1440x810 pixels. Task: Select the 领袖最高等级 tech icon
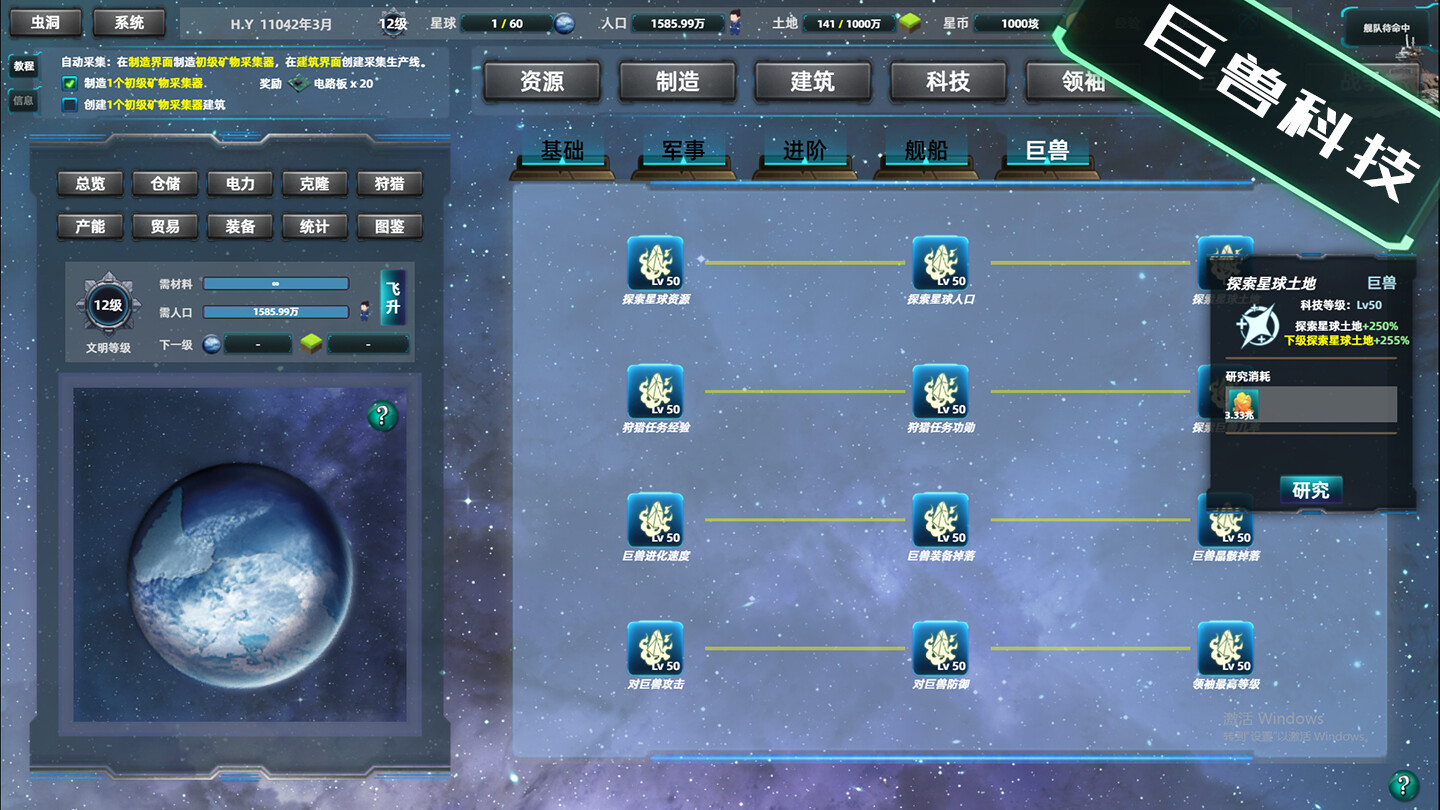tap(1225, 650)
